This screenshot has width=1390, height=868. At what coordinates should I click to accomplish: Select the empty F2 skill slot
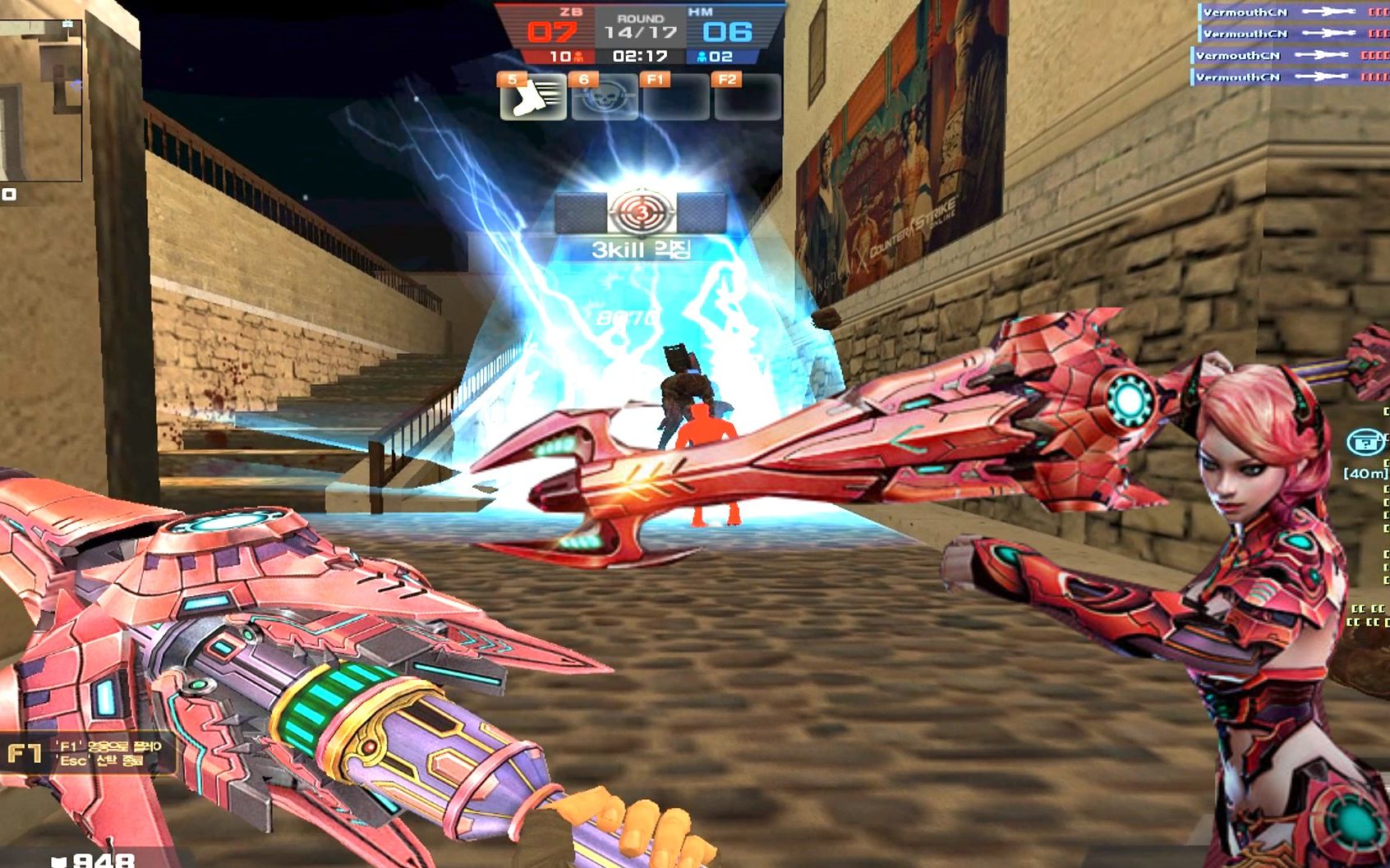[747, 98]
